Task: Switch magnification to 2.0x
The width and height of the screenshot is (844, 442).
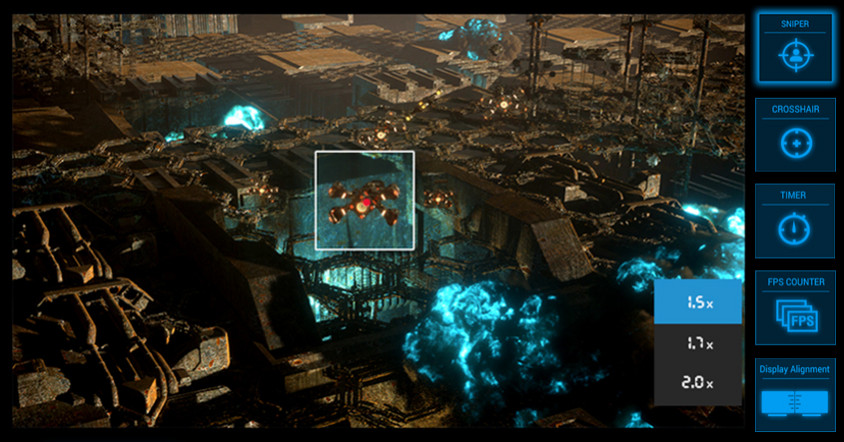Action: click(x=698, y=383)
